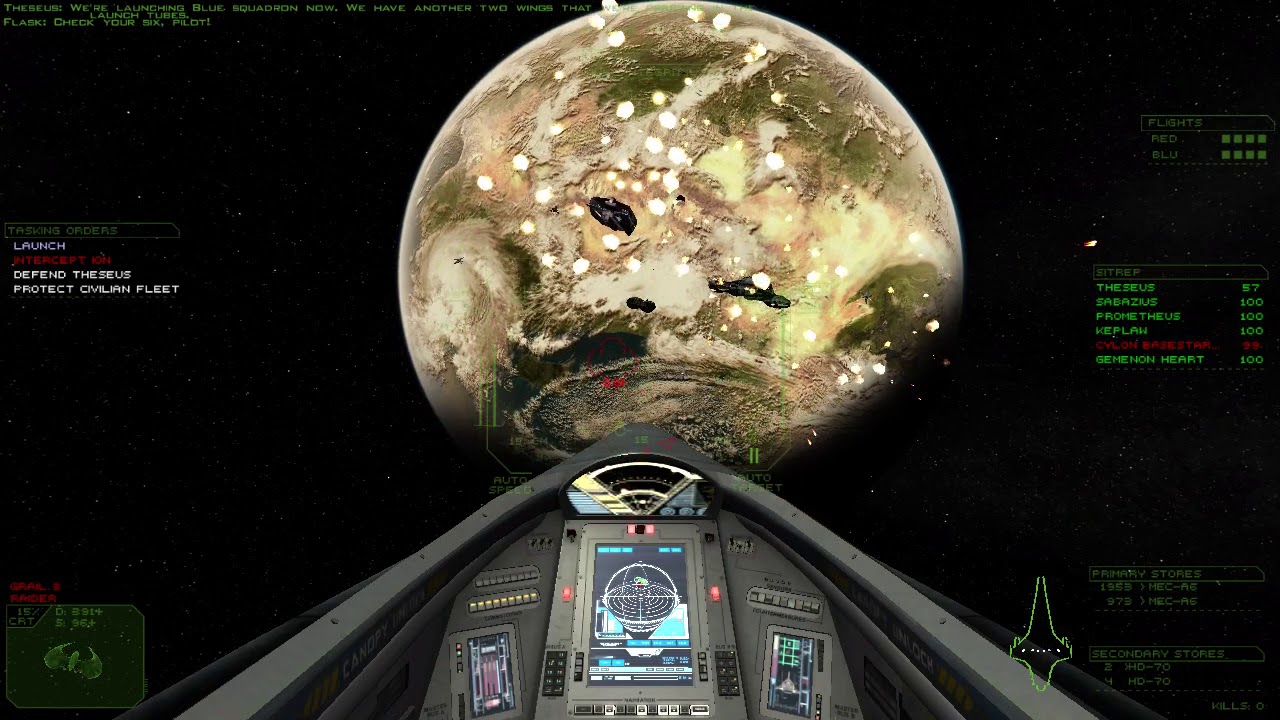Select the DRADIS sphere display
This screenshot has width=1280, height=720.
(x=640, y=594)
